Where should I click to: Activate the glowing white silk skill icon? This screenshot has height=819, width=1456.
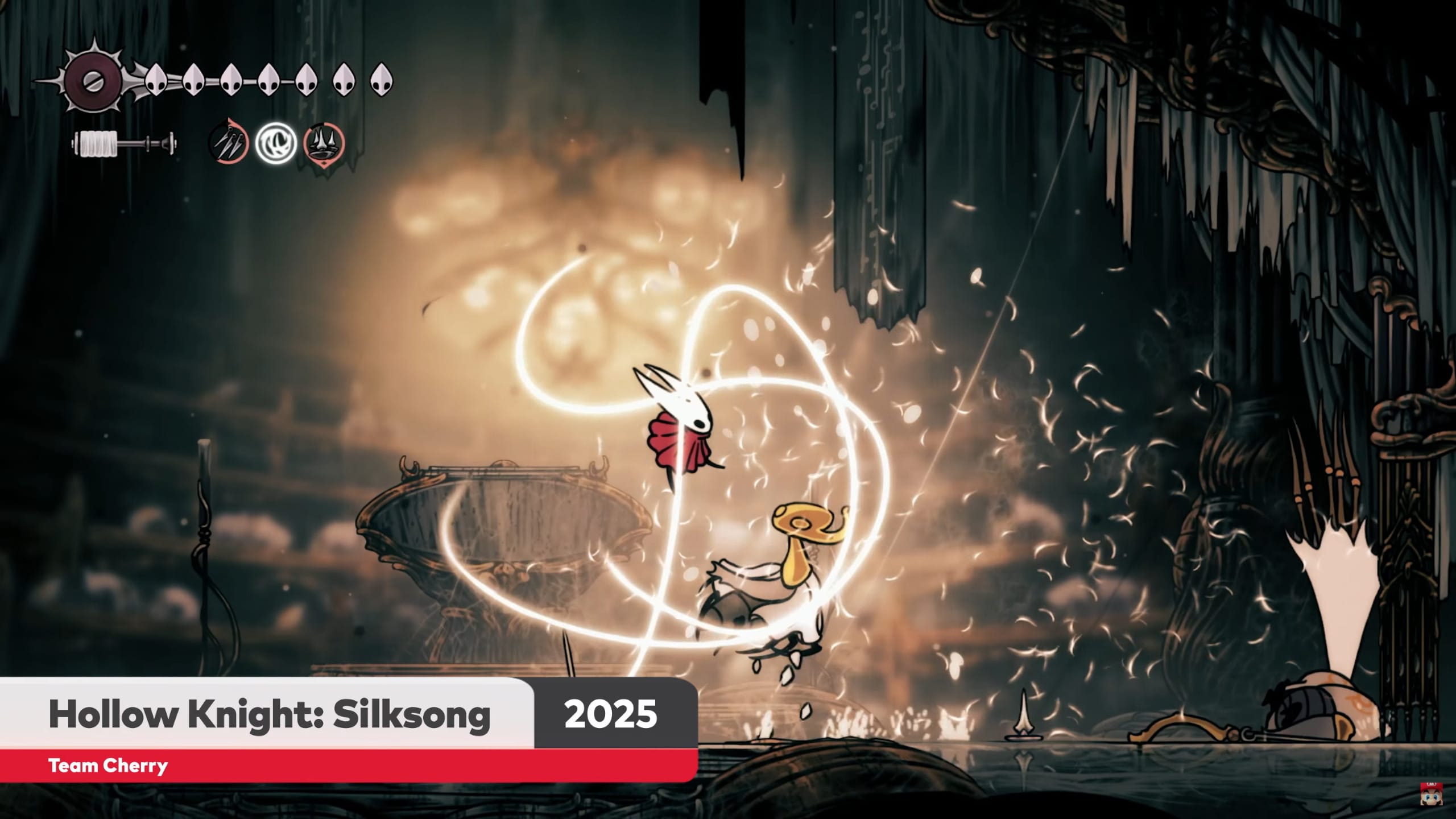276,143
